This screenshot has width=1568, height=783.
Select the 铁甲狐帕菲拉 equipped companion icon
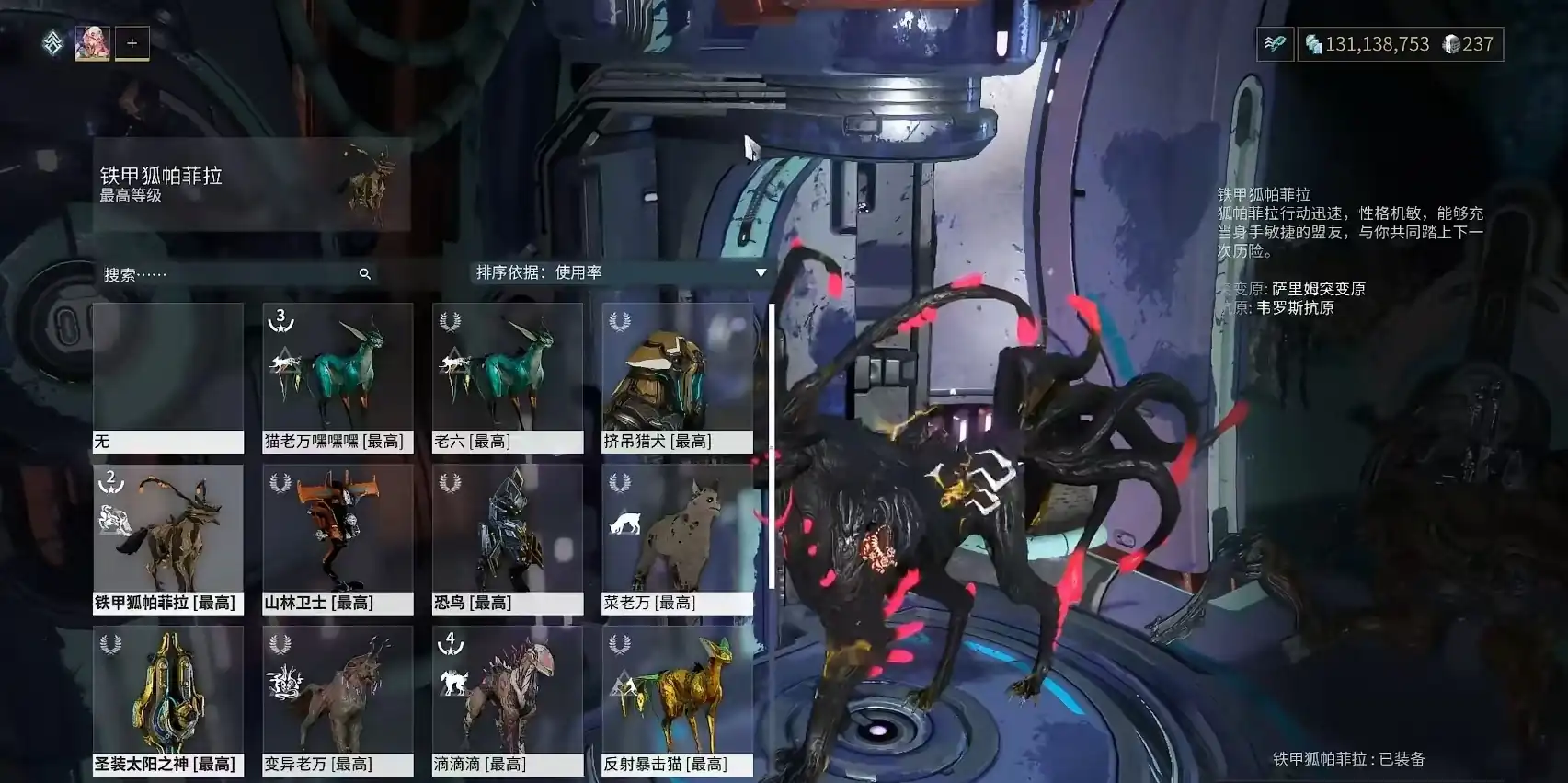pos(167,534)
